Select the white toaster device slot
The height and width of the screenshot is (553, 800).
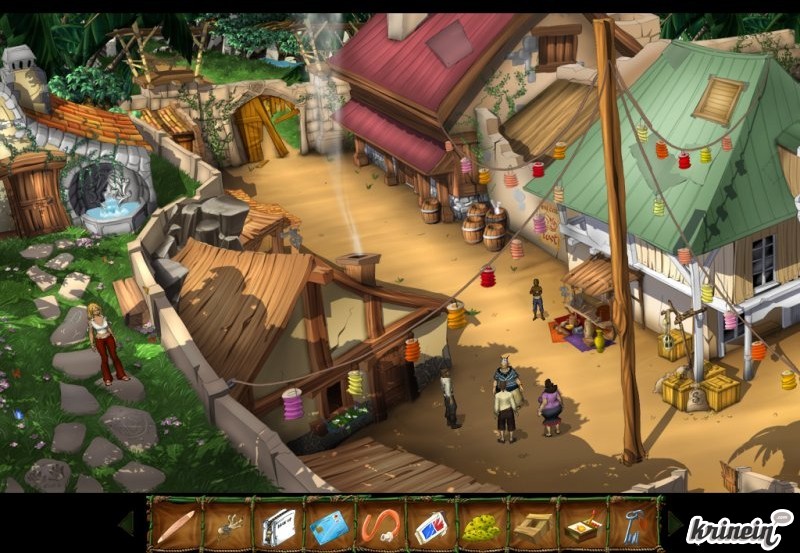[x=278, y=524]
